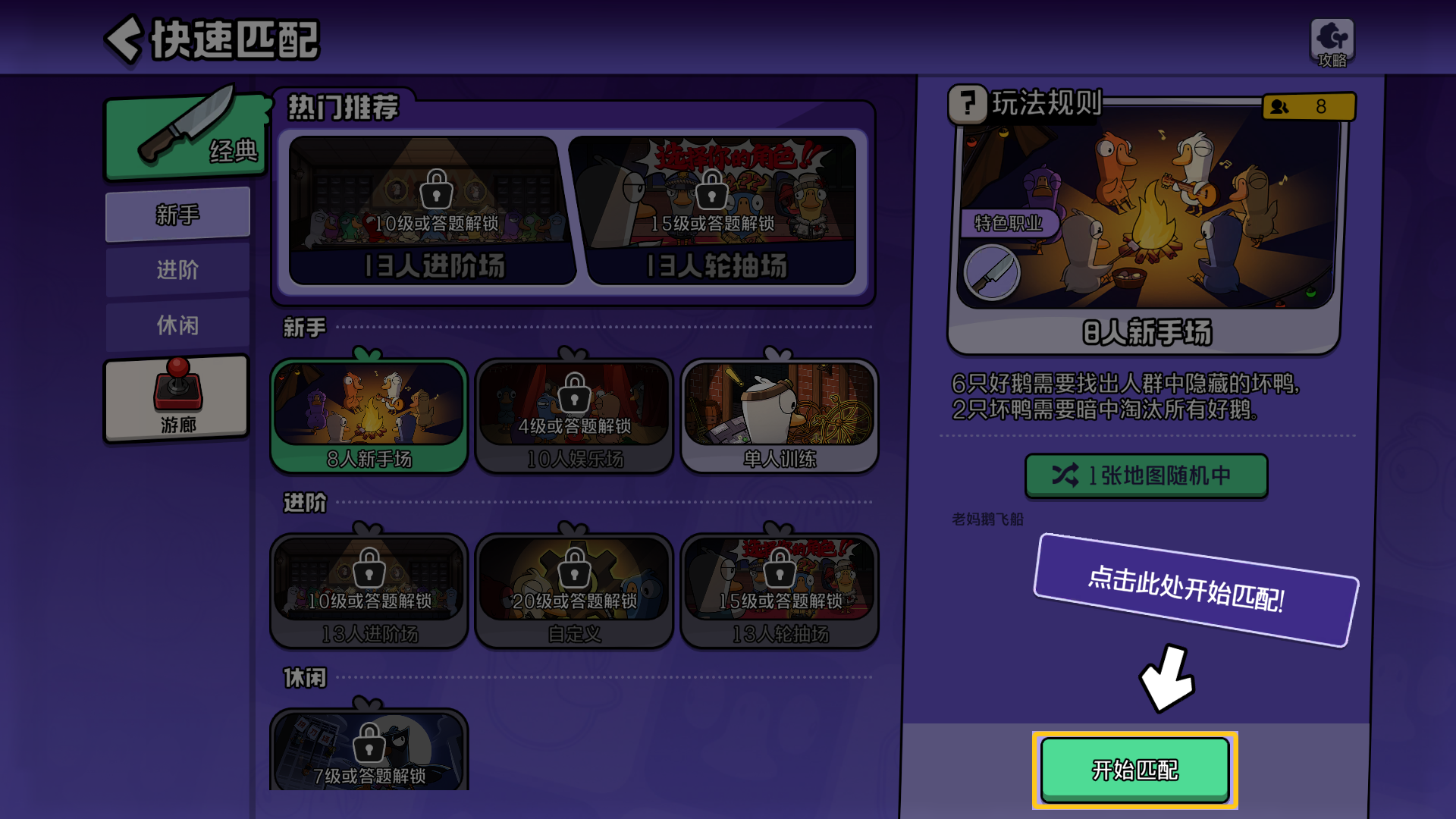This screenshot has width=1456, height=819.
Task: Expand the 新手 category in sidebar
Action: click(x=178, y=214)
